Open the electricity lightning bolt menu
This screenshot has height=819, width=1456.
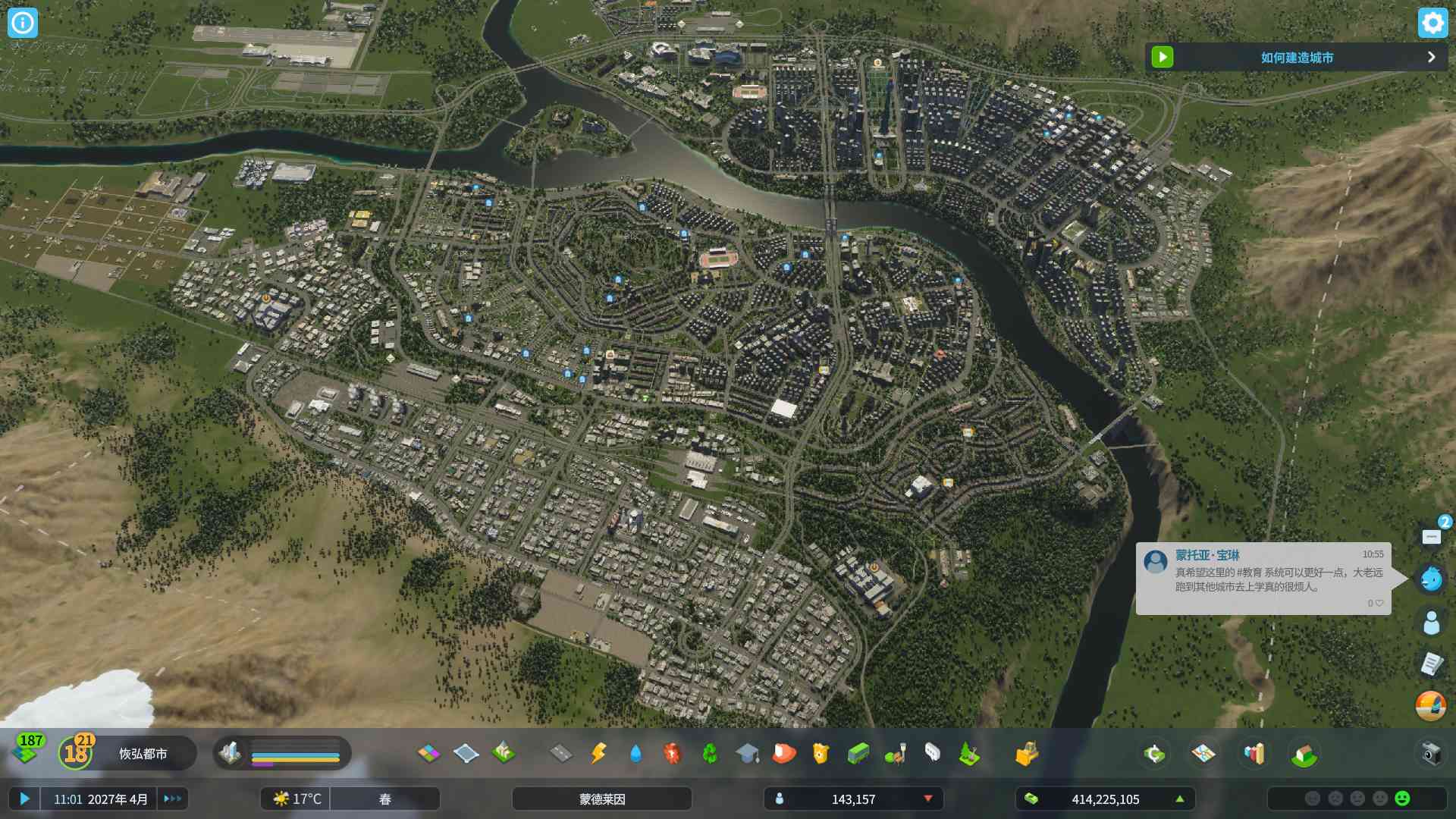pyautogui.click(x=598, y=753)
